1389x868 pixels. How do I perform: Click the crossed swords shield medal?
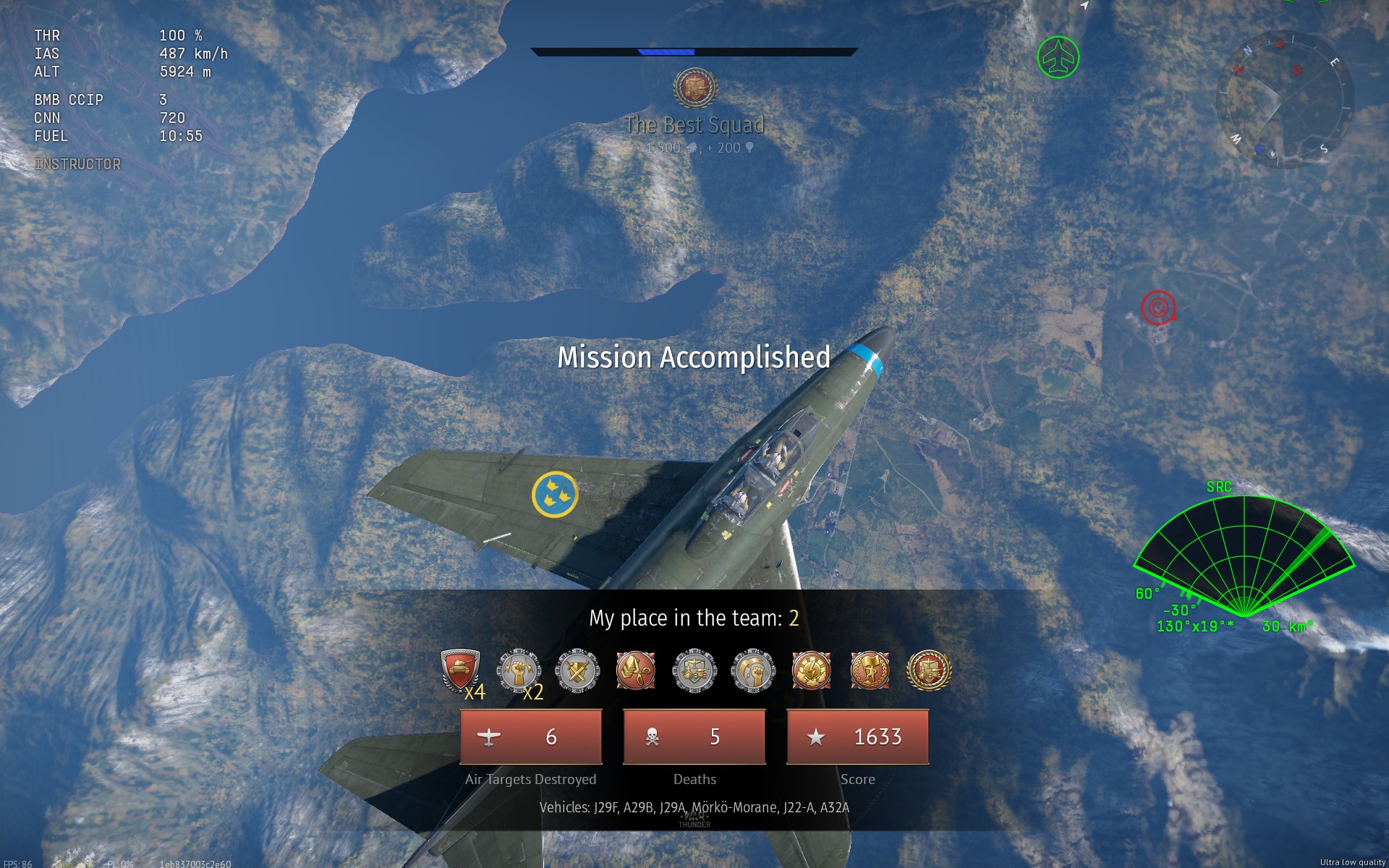pyautogui.click(x=577, y=671)
